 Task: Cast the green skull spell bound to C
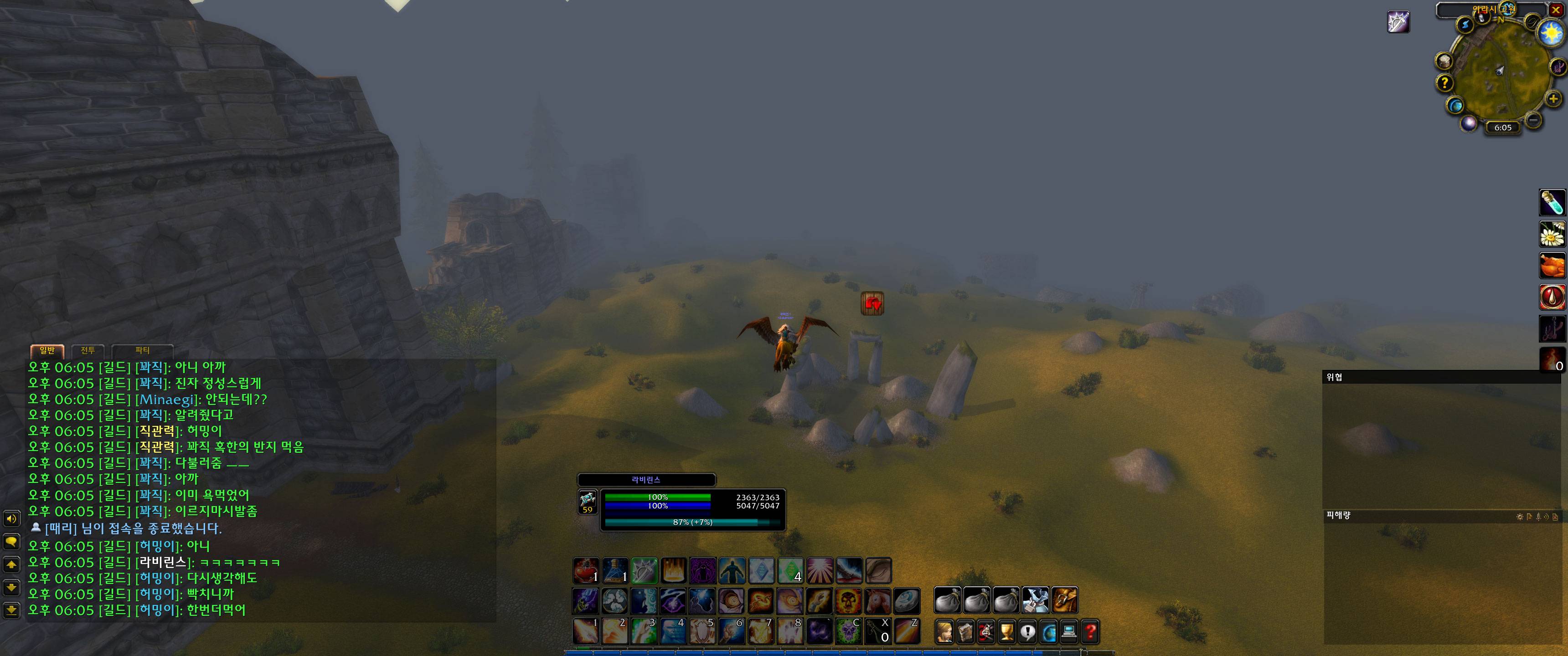(x=848, y=632)
